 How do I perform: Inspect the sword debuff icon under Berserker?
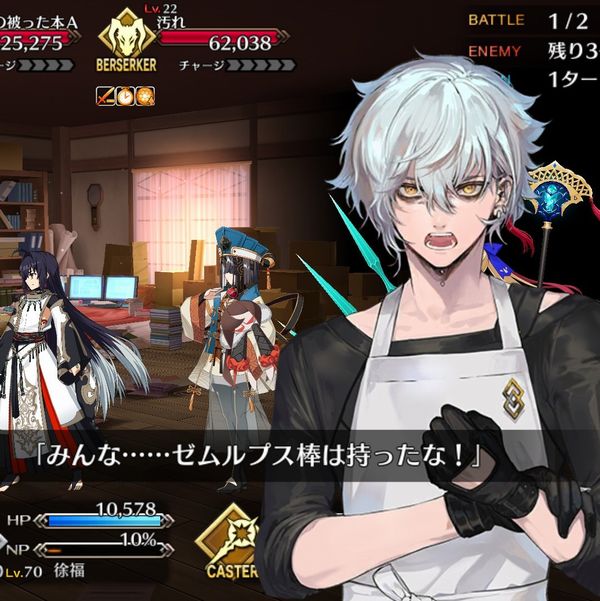(105, 96)
